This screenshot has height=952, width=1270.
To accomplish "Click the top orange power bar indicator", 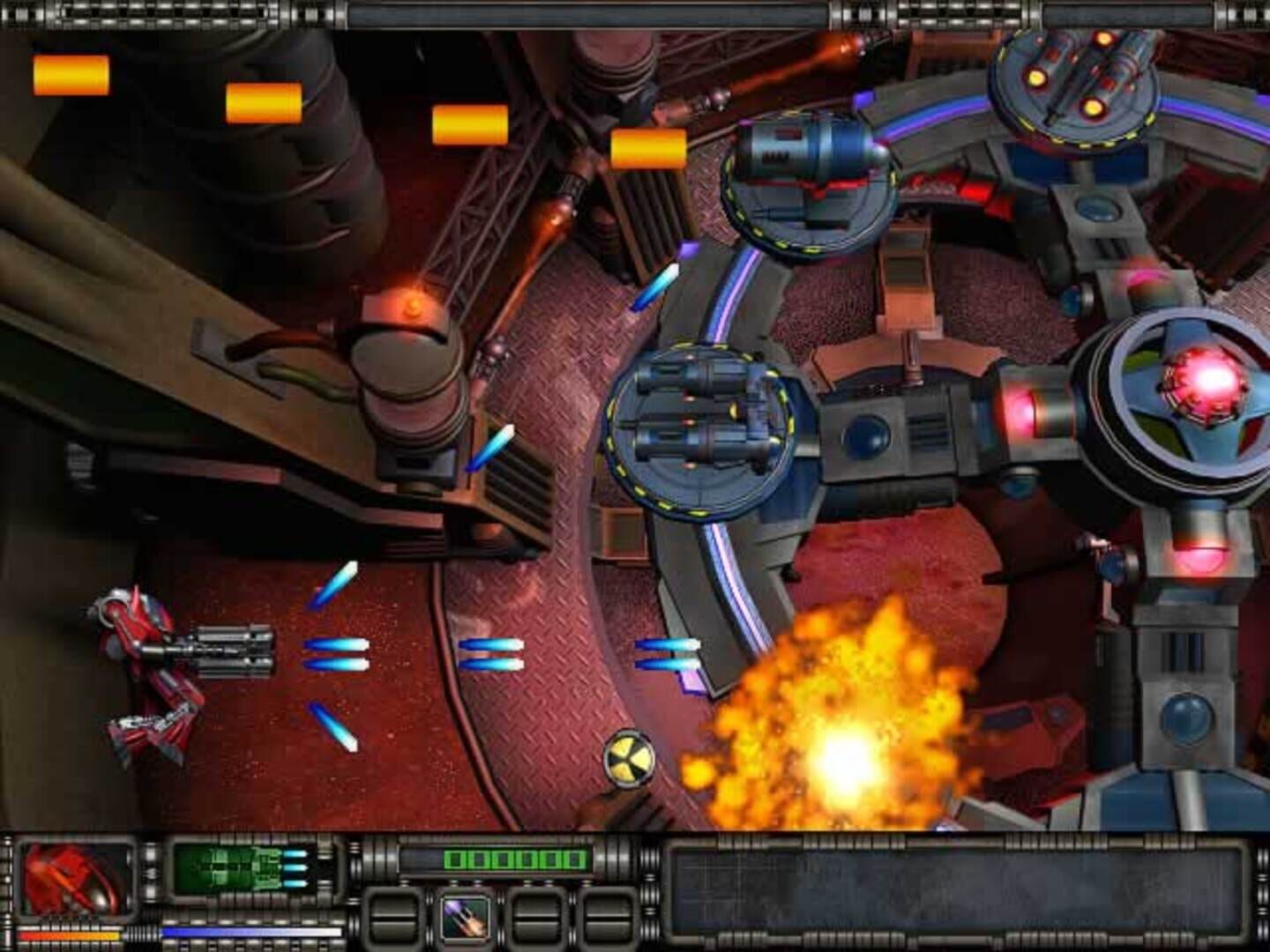I will pyautogui.click(x=72, y=72).
